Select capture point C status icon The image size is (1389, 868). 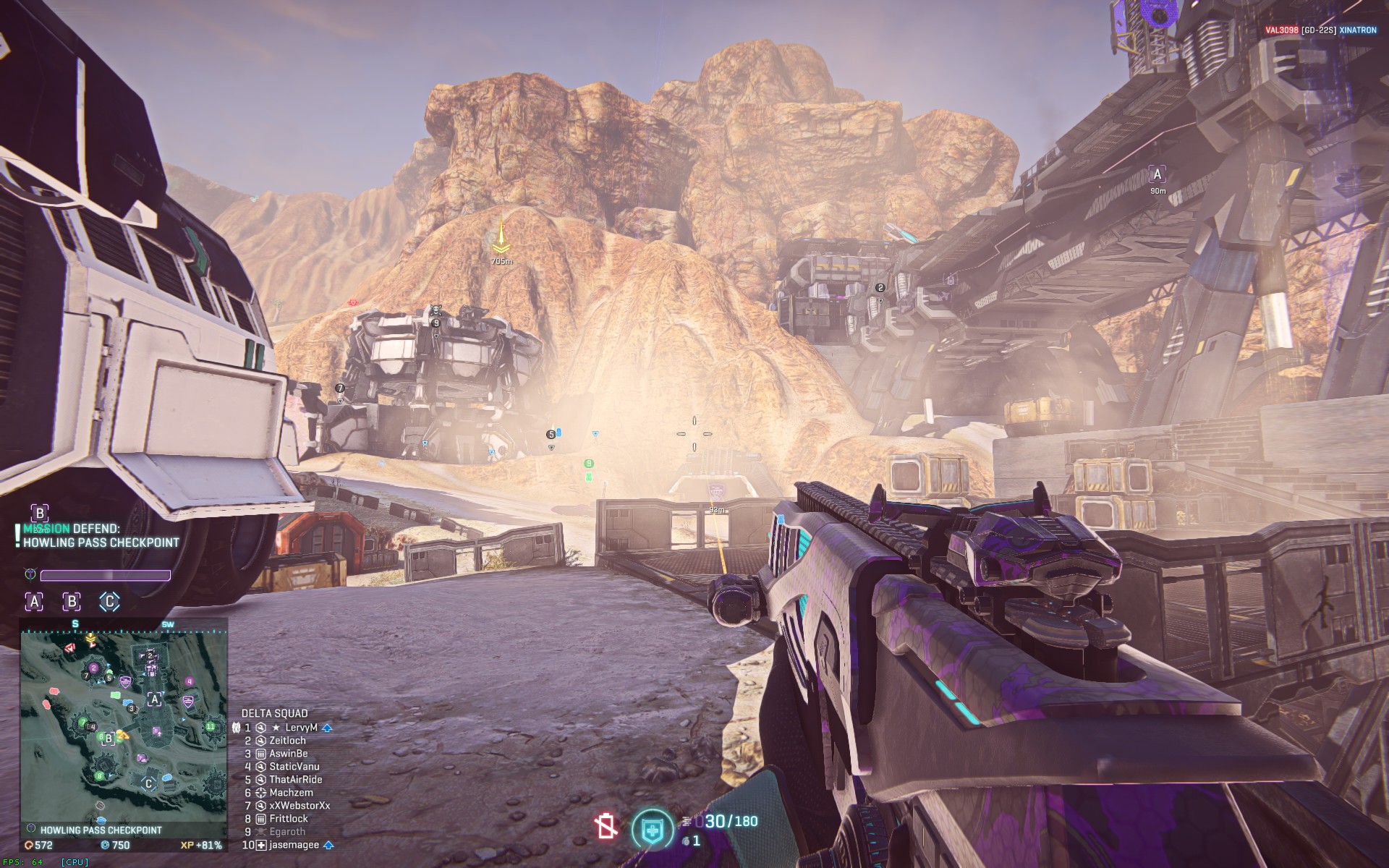pyautogui.click(x=109, y=601)
